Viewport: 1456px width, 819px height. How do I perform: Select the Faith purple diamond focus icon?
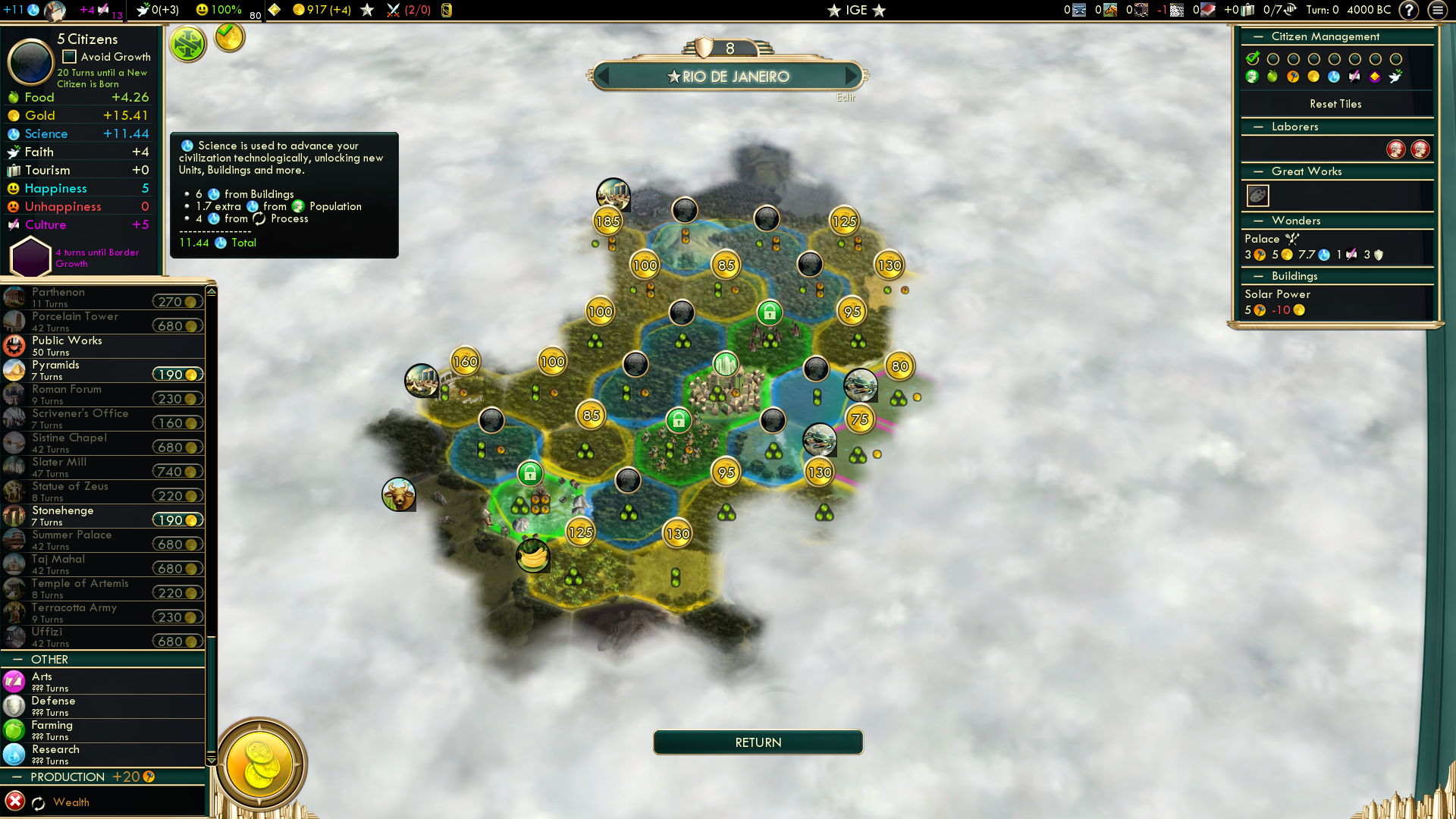pyautogui.click(x=1375, y=77)
